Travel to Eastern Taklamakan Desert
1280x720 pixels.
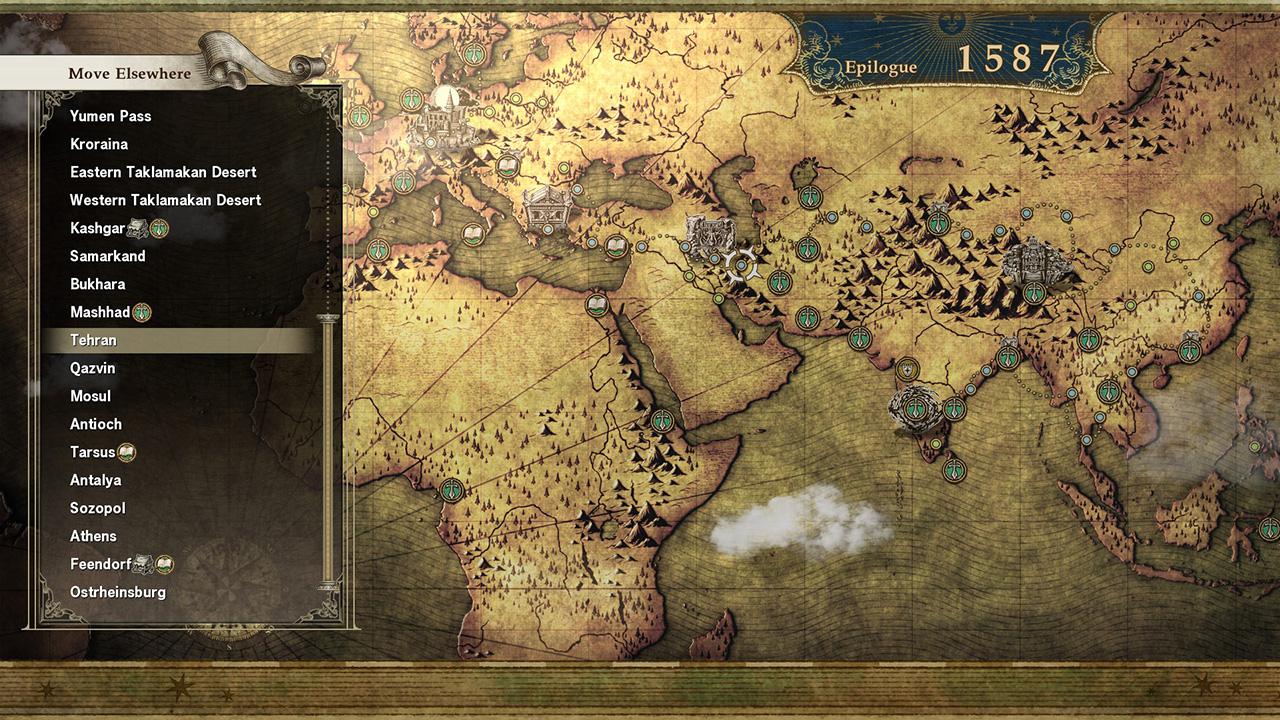(x=163, y=172)
